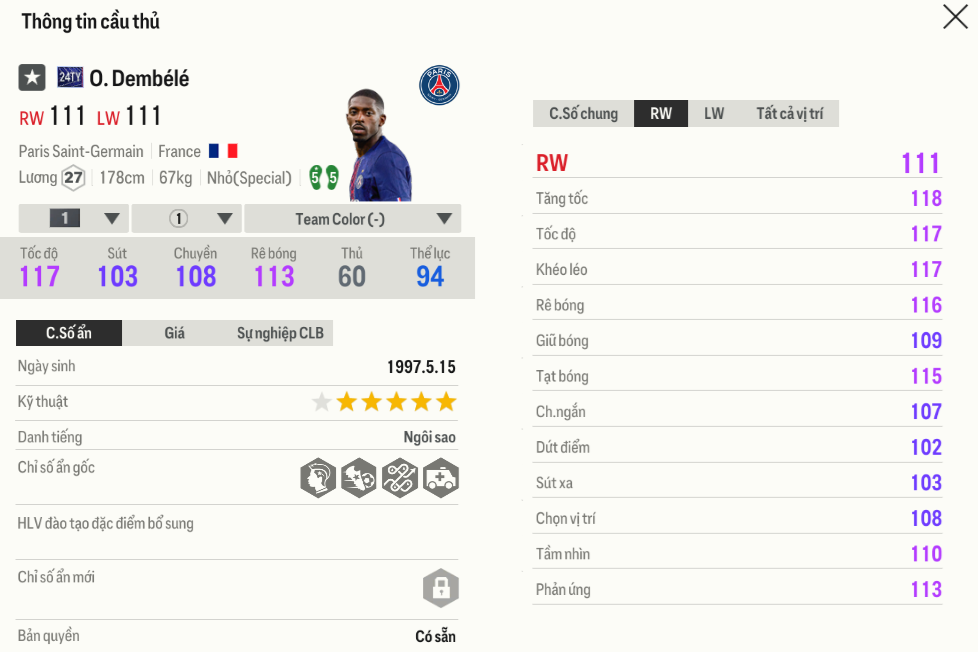This screenshot has height=652, width=978.
Task: Select the ambulance injury trait icon
Action: coord(440,478)
